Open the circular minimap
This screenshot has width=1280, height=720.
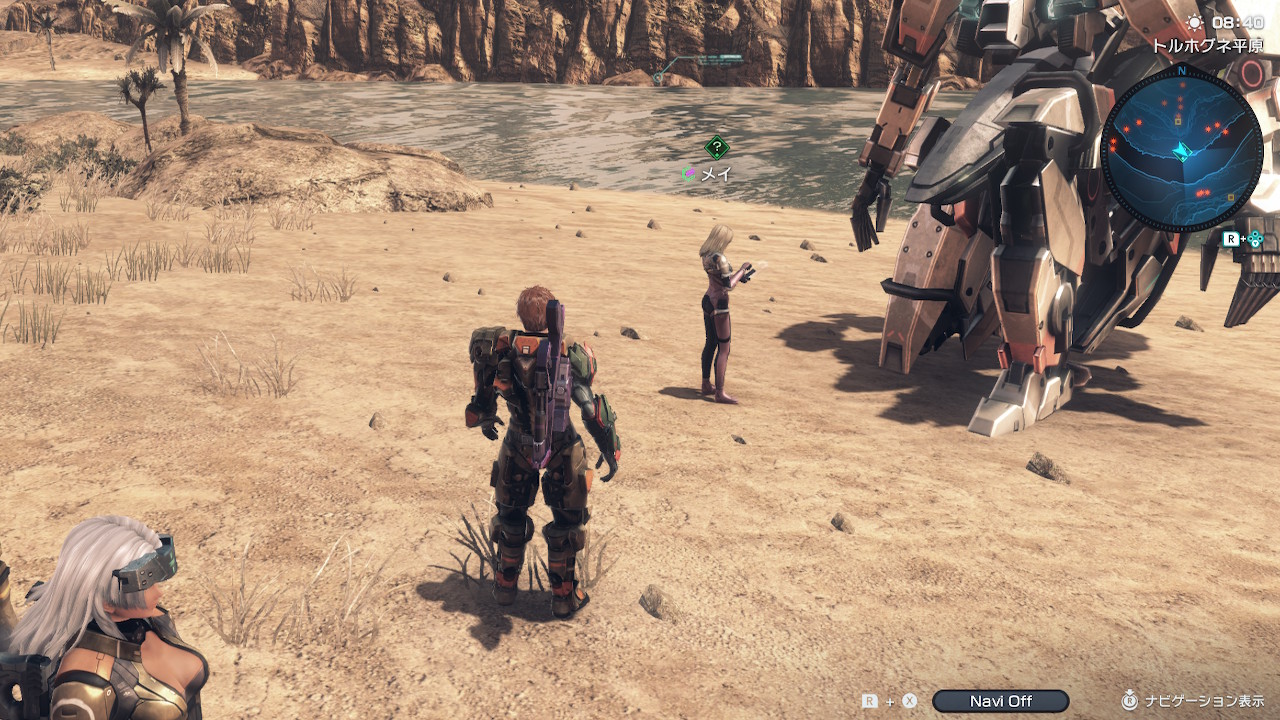1181,148
